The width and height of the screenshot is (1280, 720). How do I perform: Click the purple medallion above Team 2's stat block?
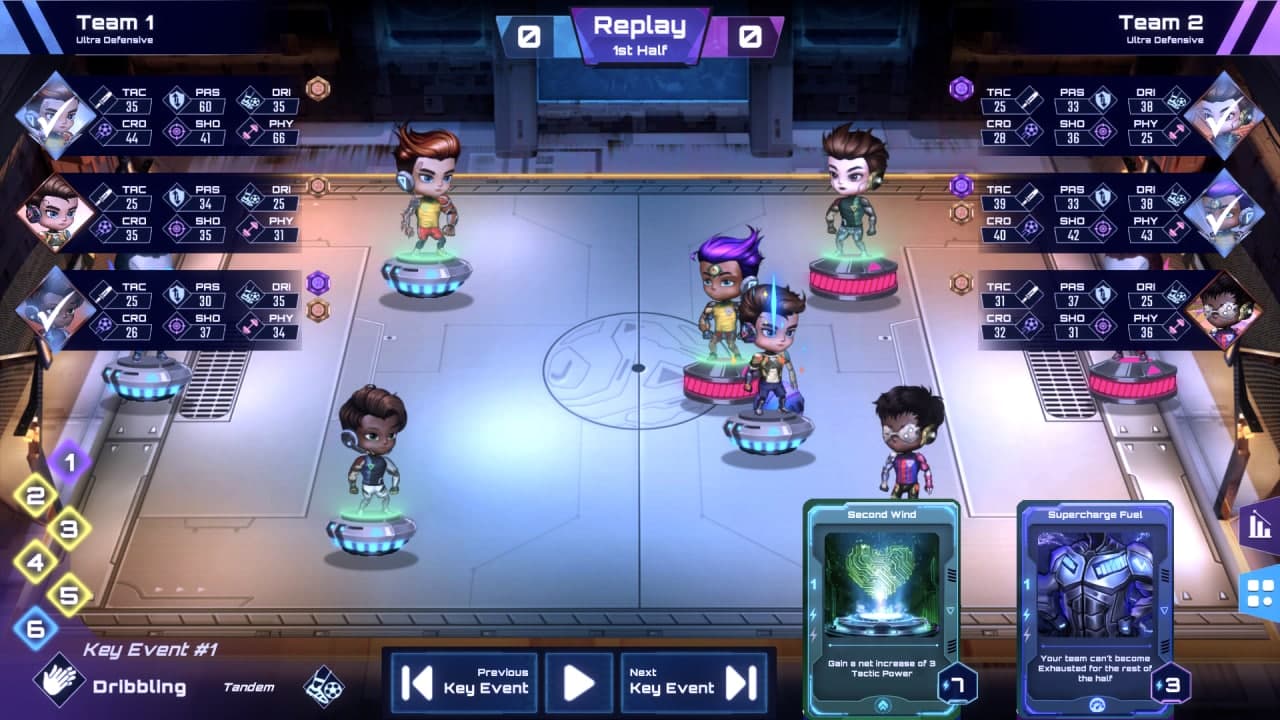961,89
